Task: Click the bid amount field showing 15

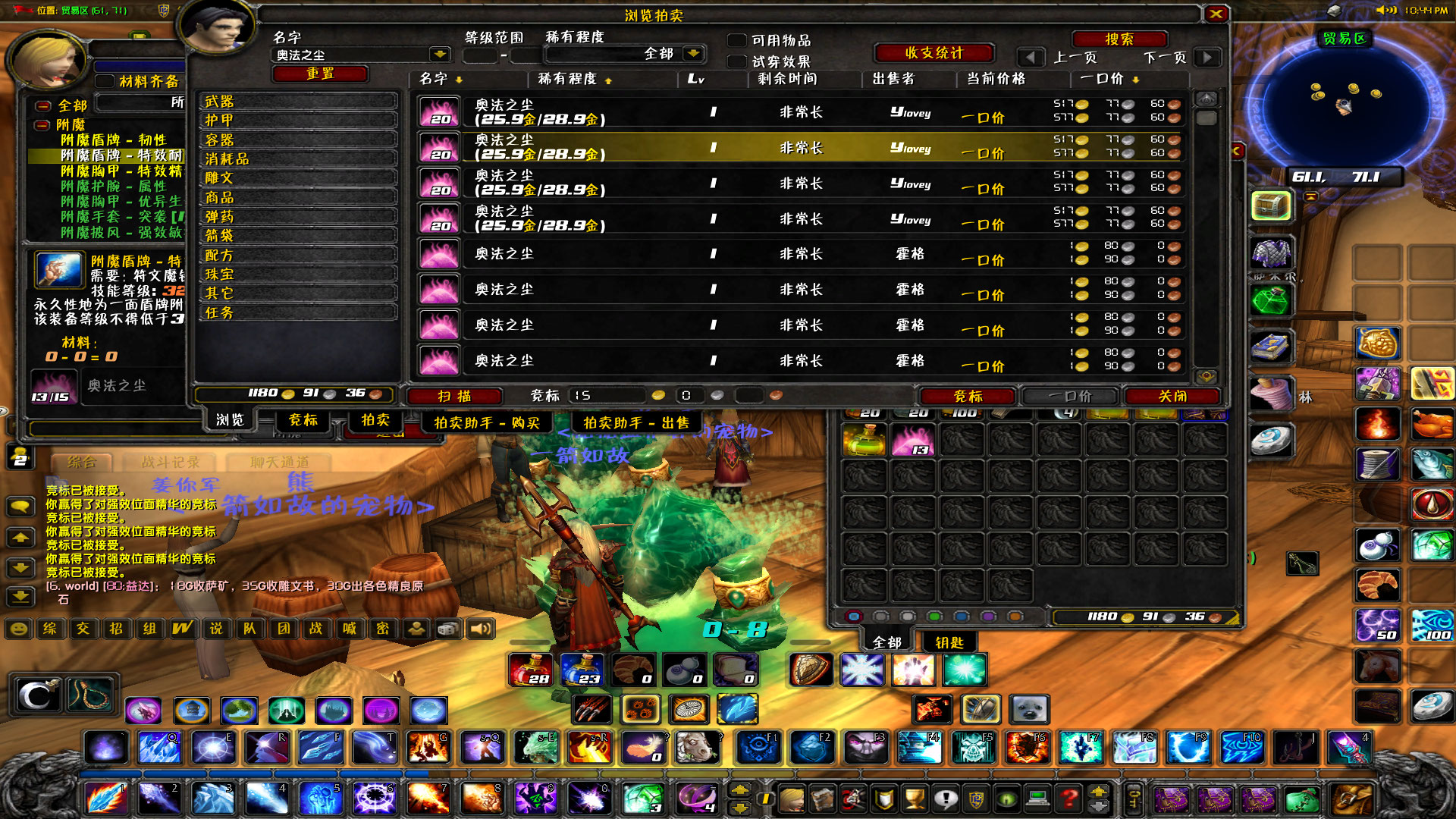Action: [607, 394]
